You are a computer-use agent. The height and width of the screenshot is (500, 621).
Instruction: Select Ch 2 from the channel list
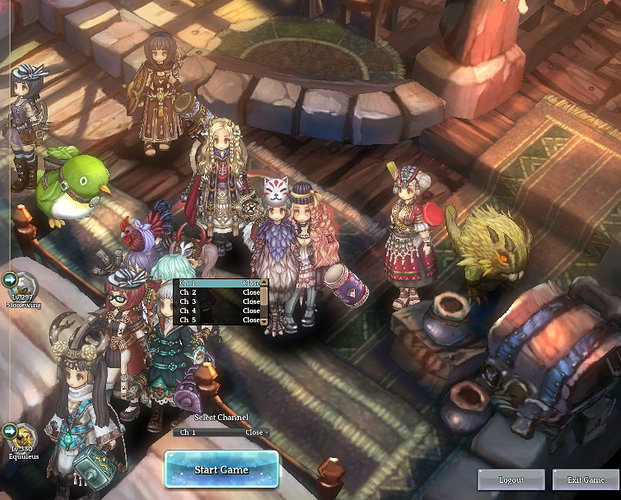210,292
